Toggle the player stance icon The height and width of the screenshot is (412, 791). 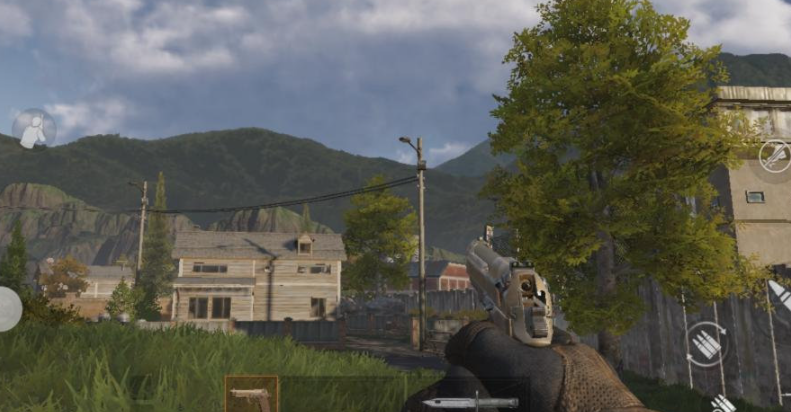click(x=34, y=130)
